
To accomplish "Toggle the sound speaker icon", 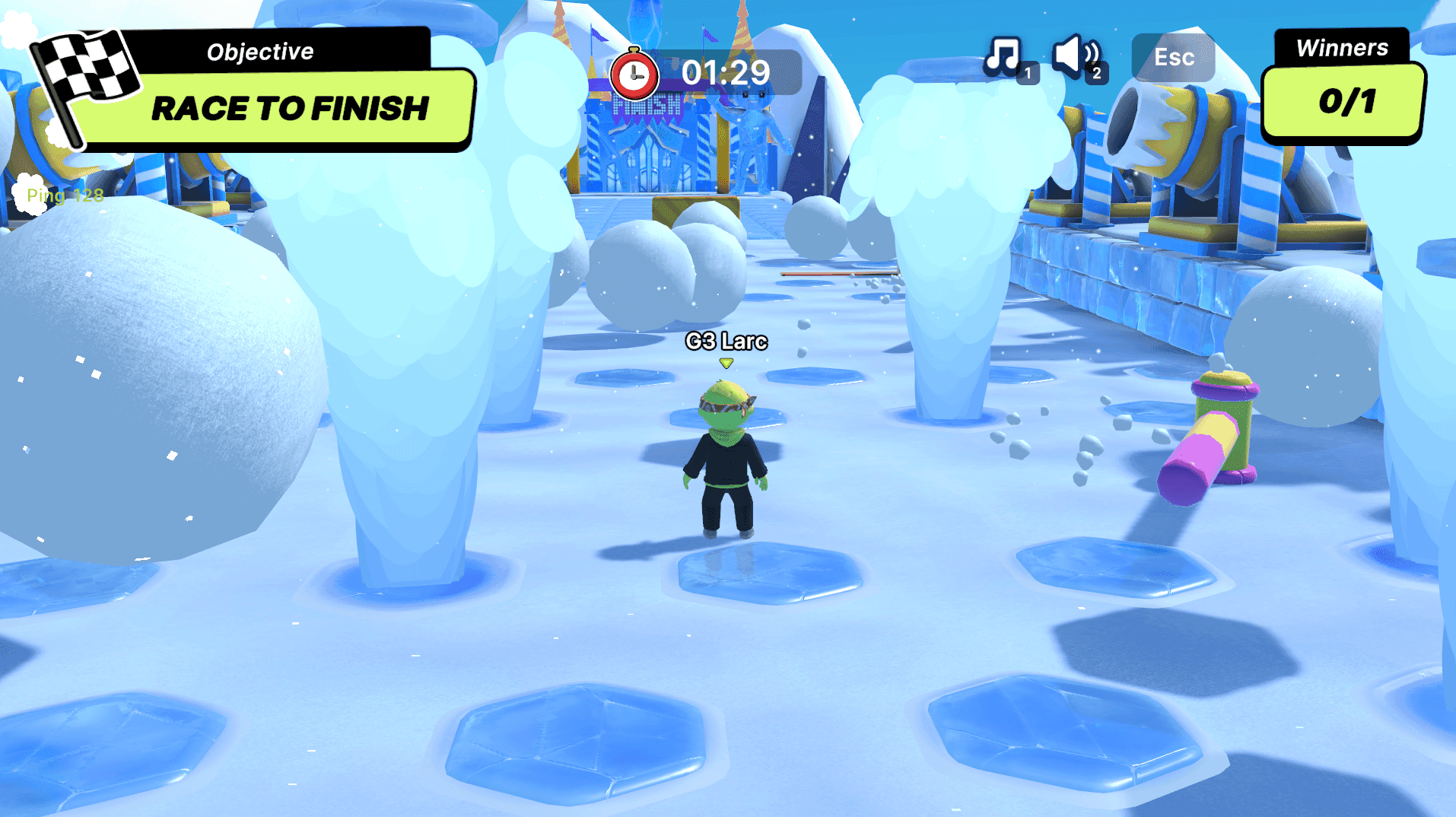I will click(x=1074, y=56).
